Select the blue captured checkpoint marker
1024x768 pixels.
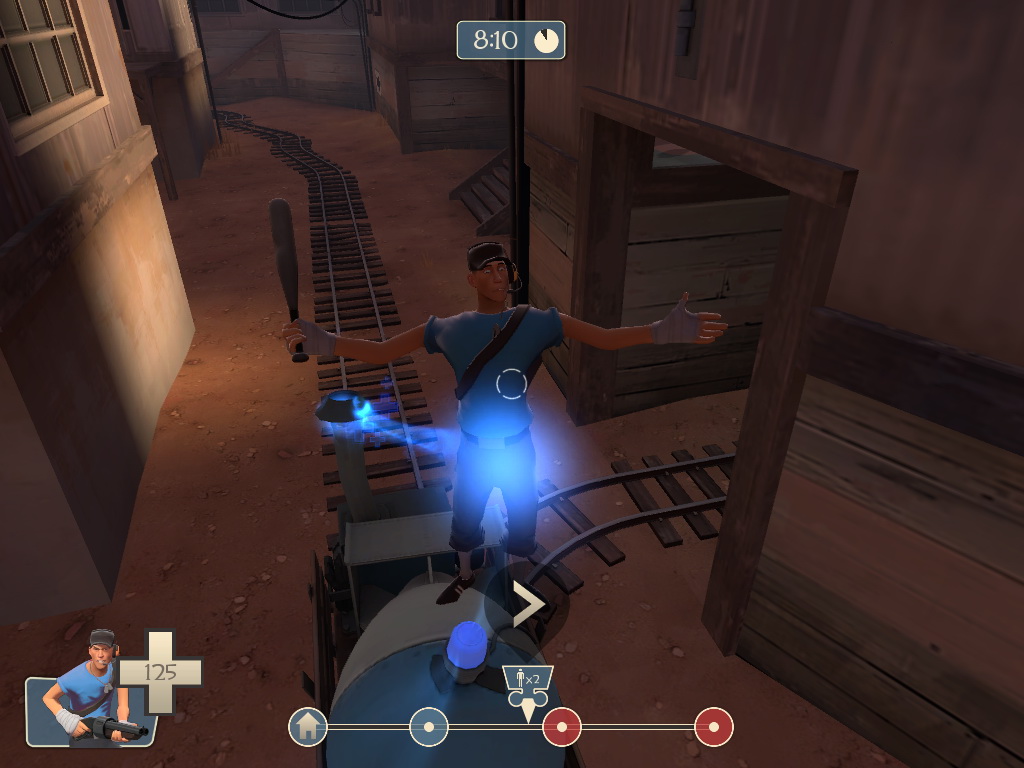point(429,727)
